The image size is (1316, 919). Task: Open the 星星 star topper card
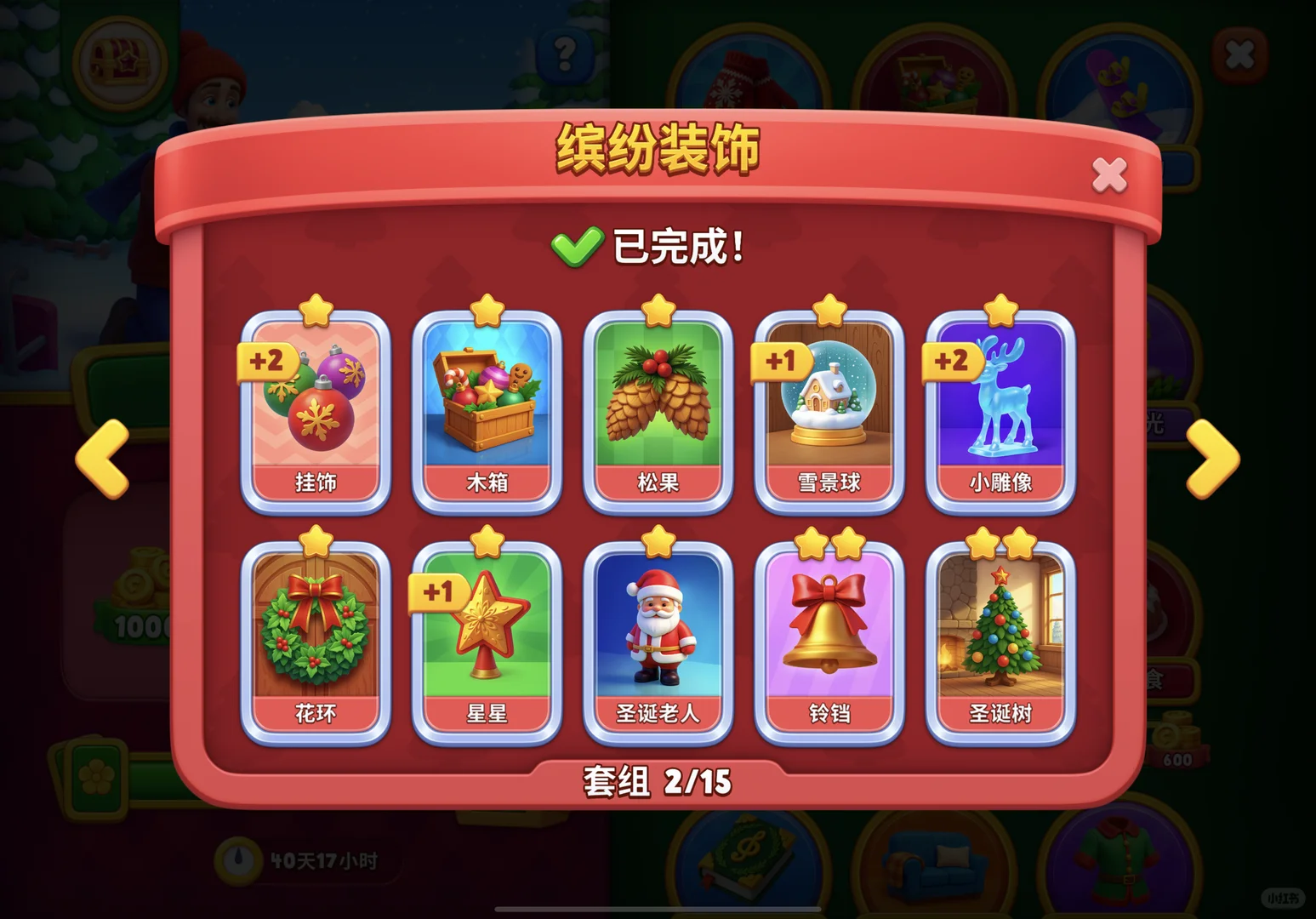pyautogui.click(x=487, y=638)
